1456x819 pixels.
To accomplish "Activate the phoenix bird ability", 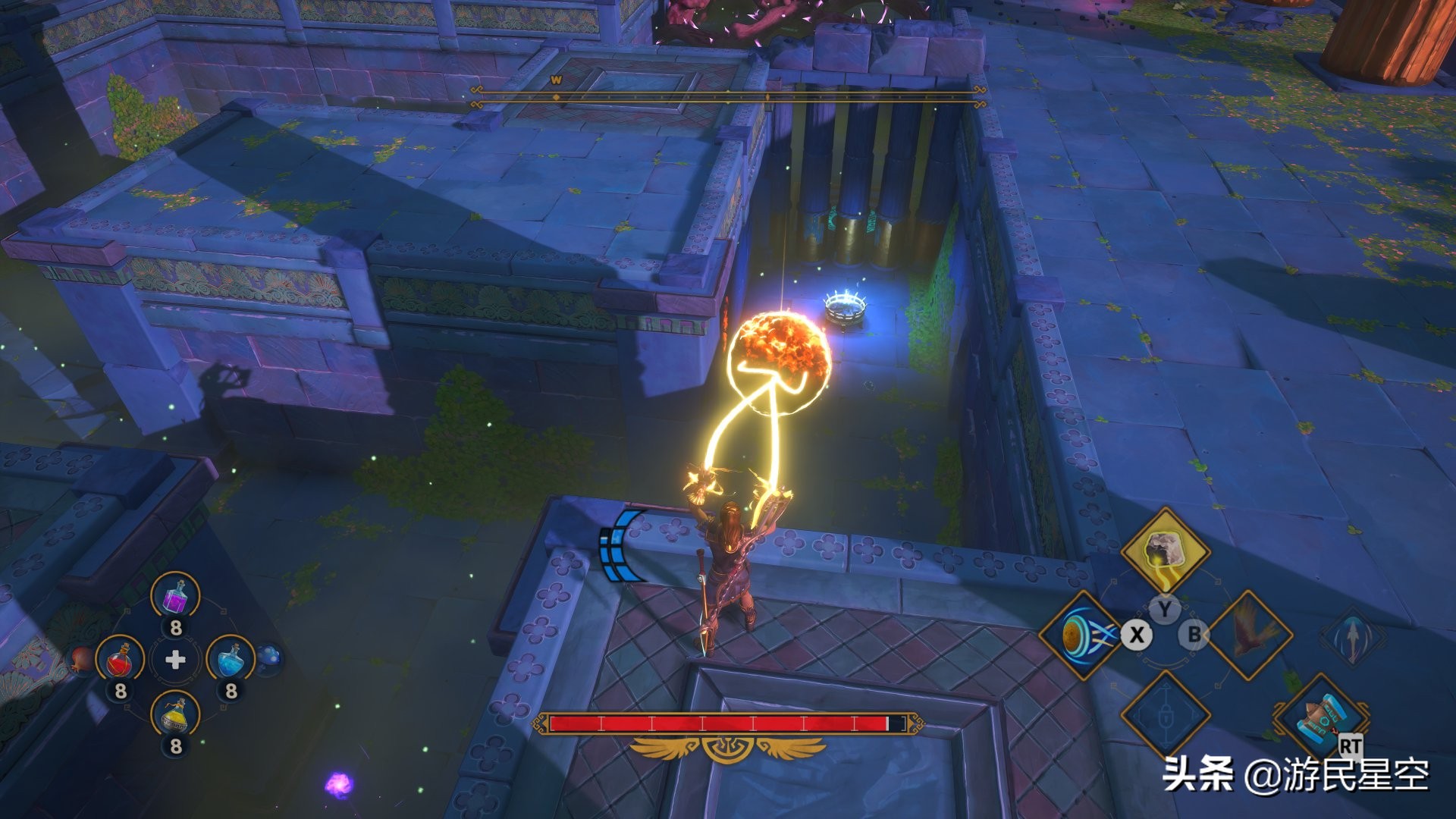I will [x=1249, y=635].
